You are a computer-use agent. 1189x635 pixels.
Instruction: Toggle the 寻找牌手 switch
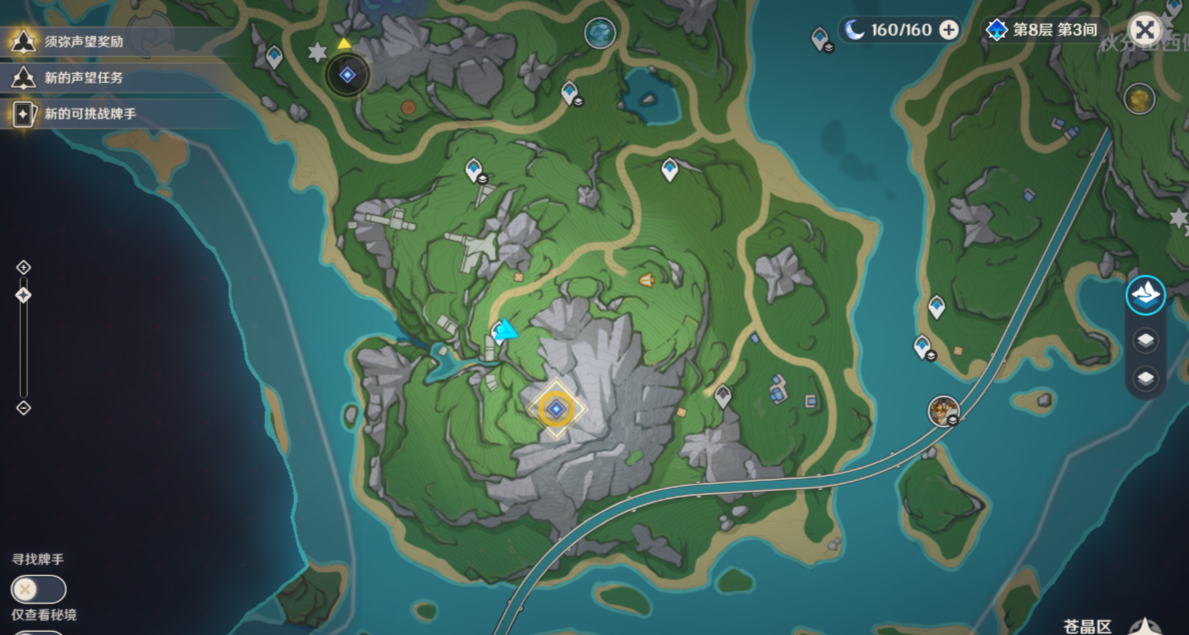(38, 589)
